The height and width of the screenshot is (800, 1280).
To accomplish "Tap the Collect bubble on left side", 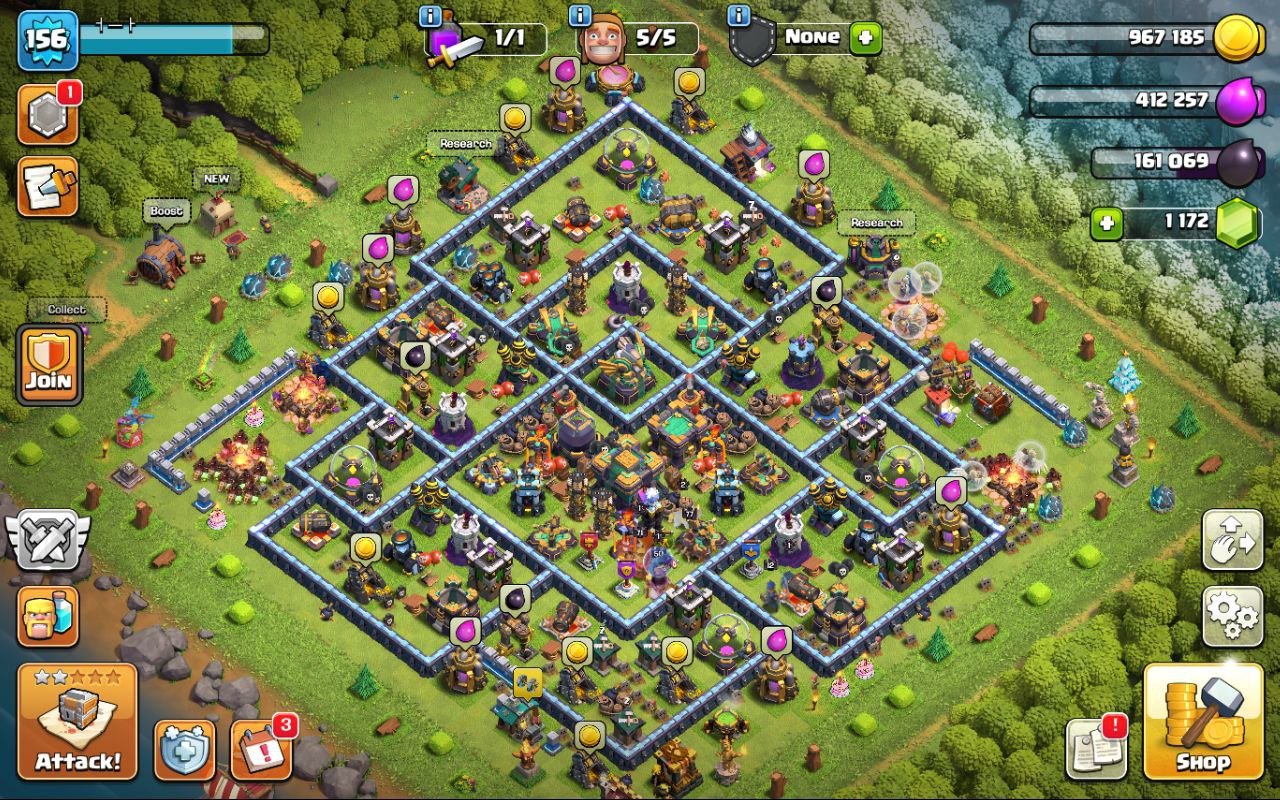I will [66, 310].
